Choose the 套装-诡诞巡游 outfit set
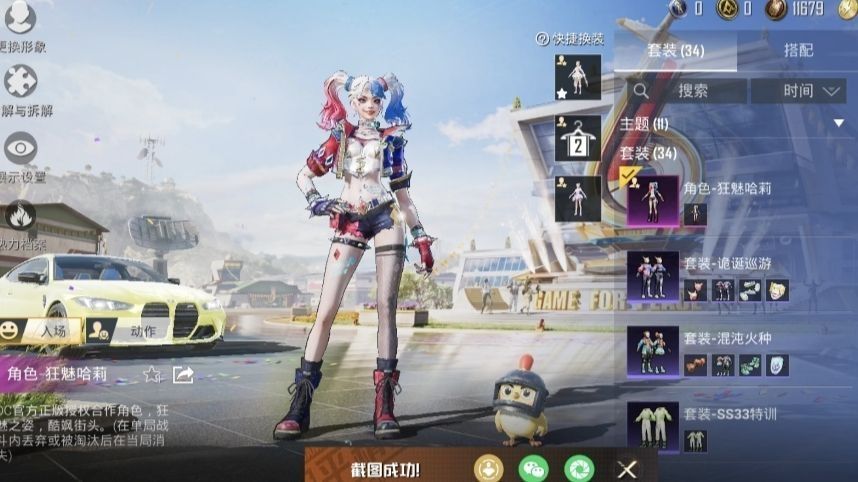The width and height of the screenshot is (858, 482). 652,277
